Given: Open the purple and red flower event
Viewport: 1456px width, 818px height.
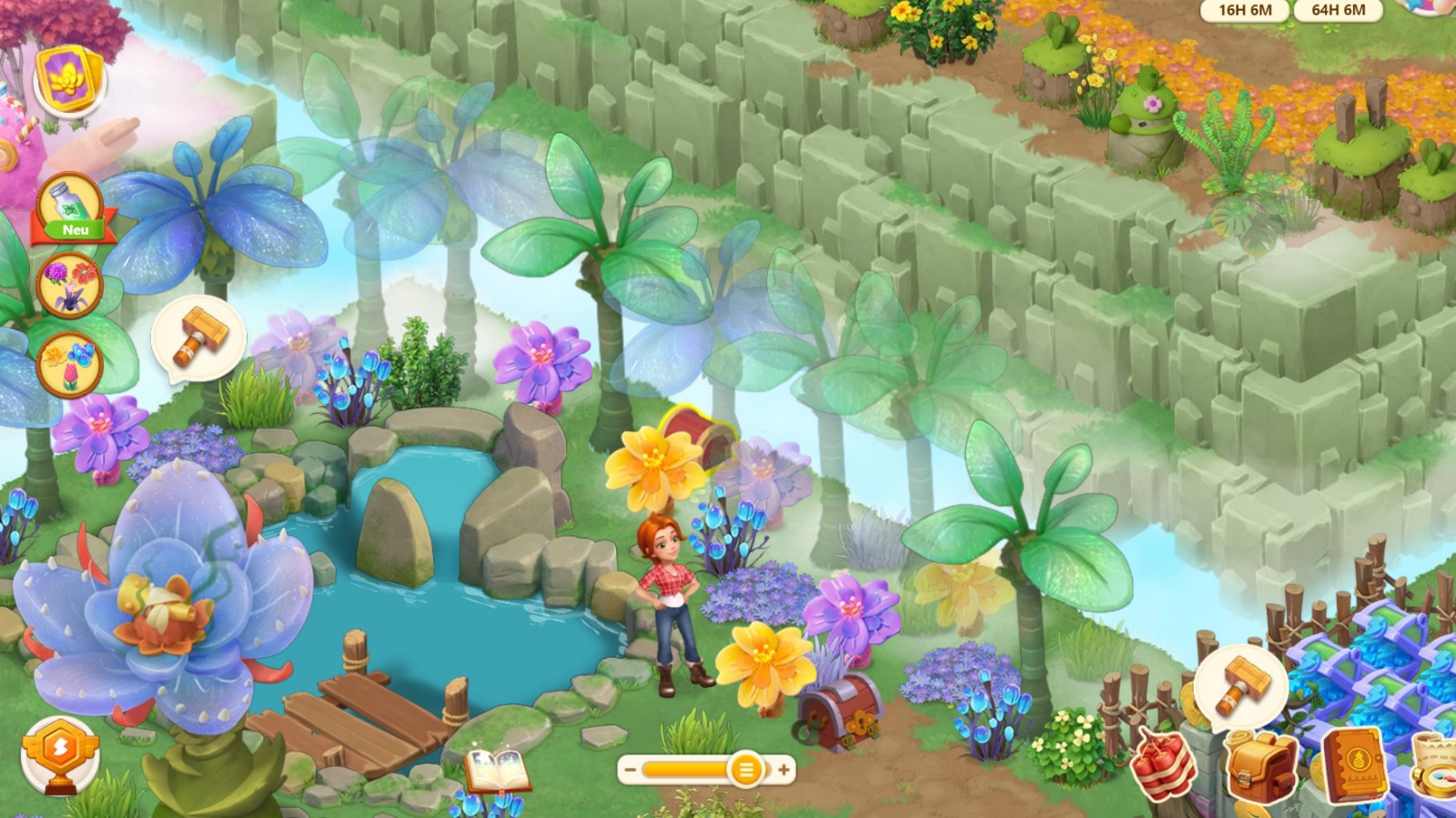Looking at the screenshot, I should (x=69, y=285).
